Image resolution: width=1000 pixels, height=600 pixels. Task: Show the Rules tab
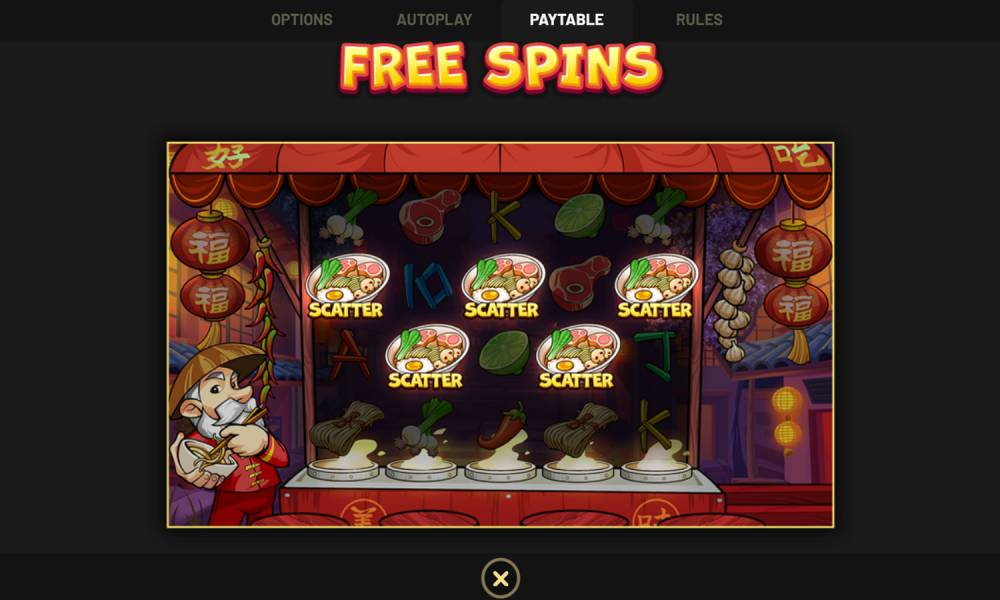(699, 20)
